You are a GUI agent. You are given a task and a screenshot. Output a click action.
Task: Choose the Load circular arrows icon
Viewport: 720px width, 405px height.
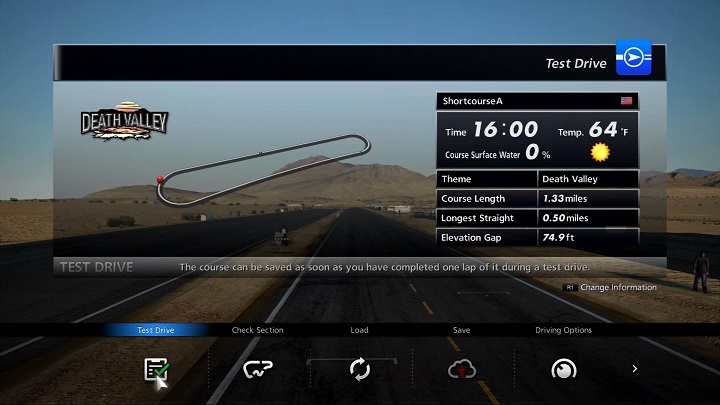[360, 369]
